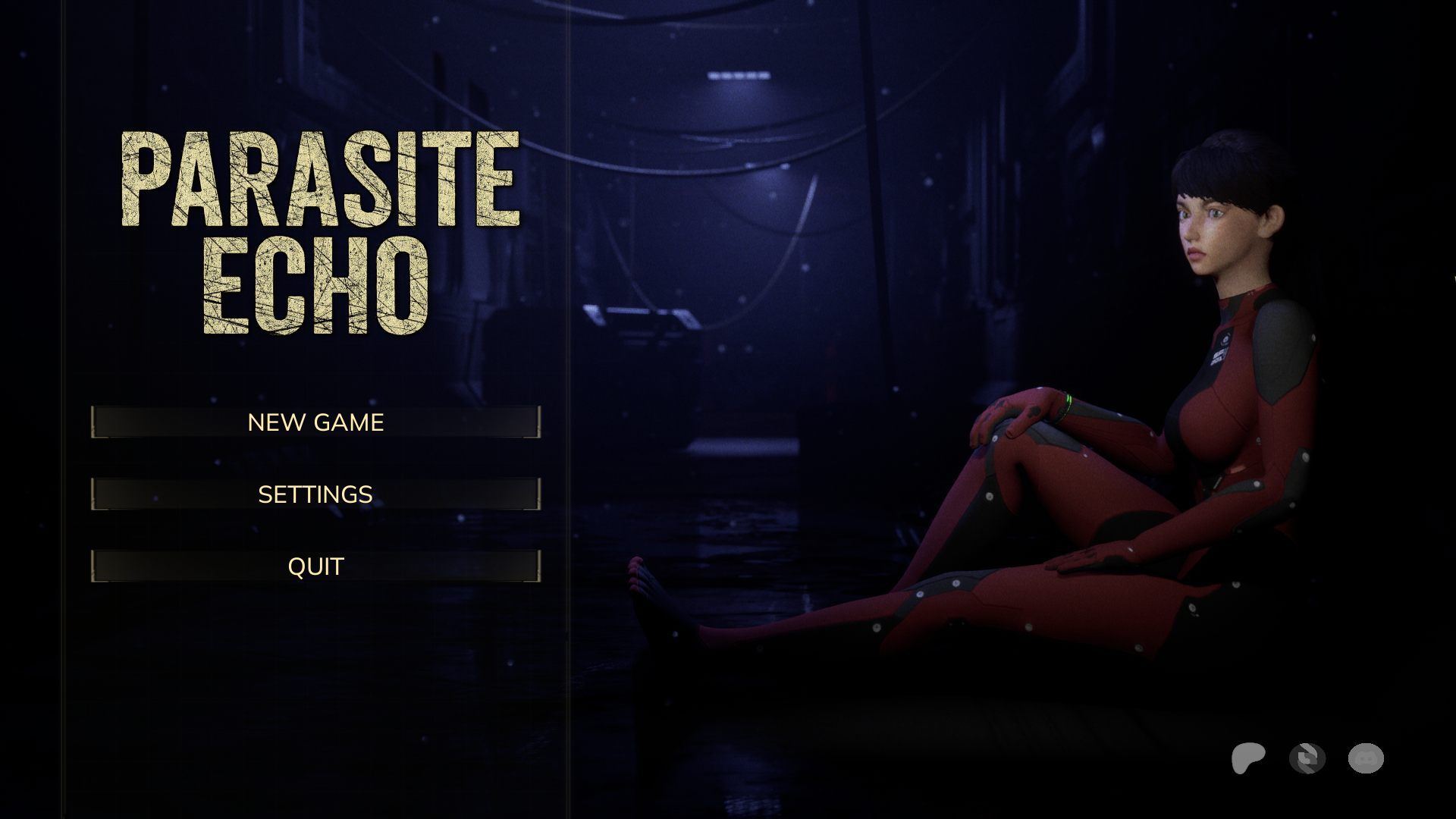Choose Quit to exit the game
1456x819 pixels.
click(x=315, y=566)
